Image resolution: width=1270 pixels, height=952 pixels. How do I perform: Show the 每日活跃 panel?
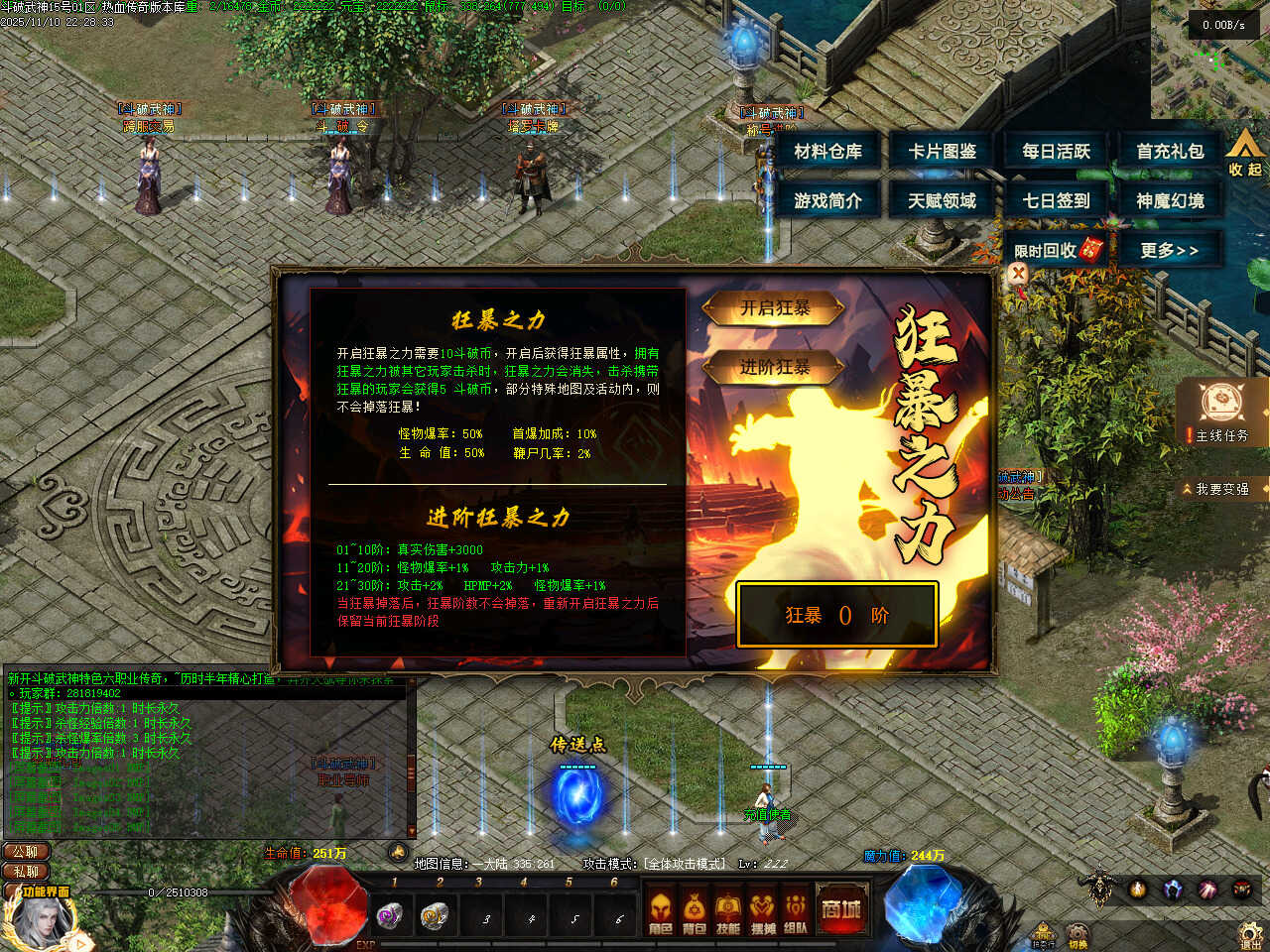click(x=1057, y=152)
